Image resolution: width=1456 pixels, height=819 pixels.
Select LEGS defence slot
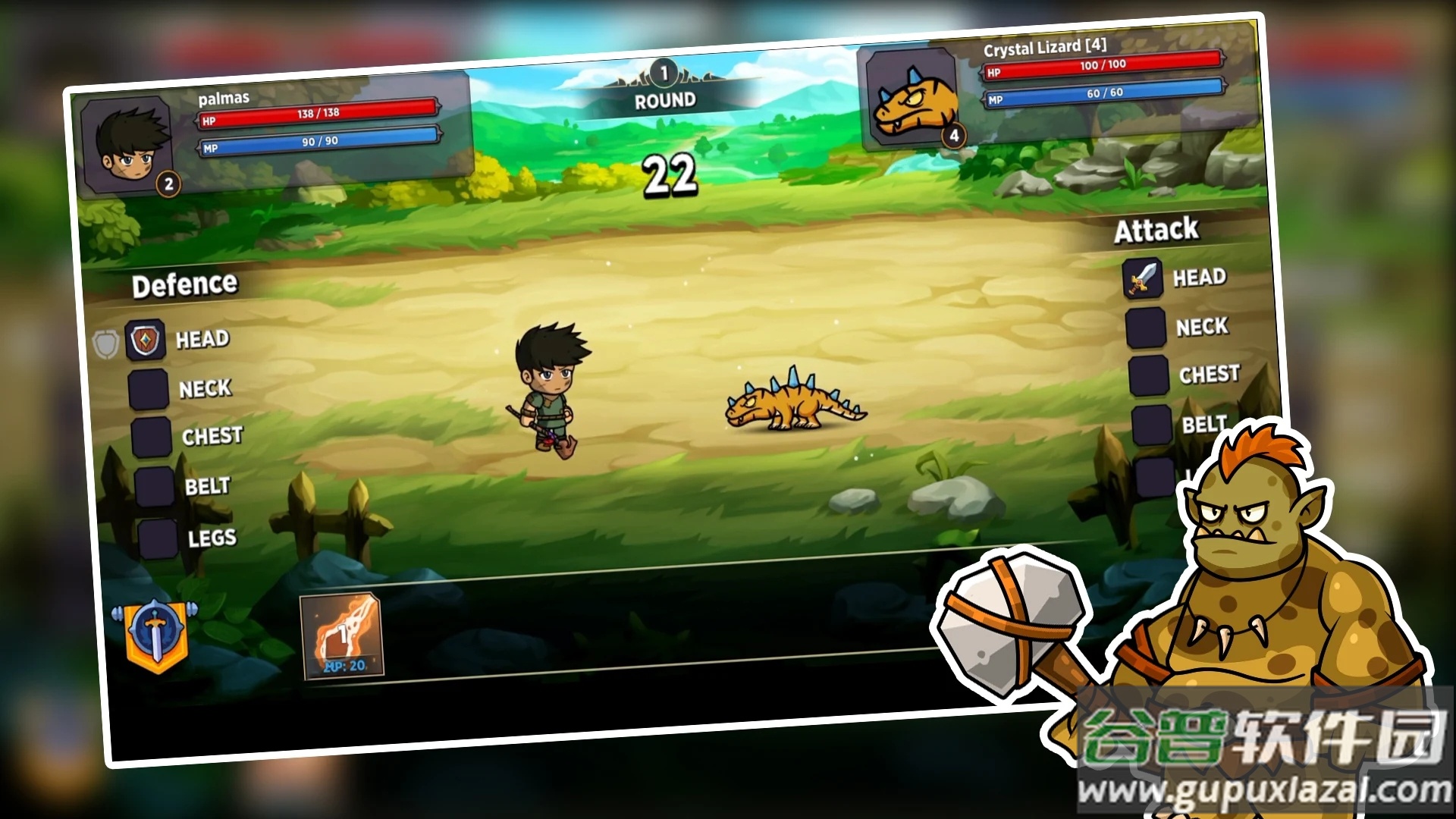point(158,538)
